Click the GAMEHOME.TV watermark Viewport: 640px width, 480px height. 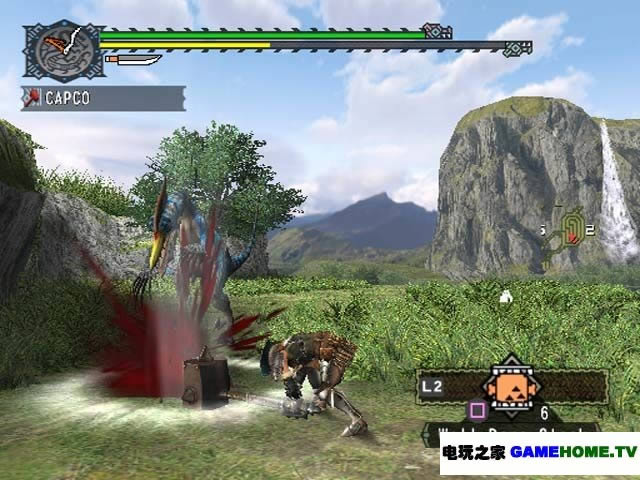(x=540, y=452)
